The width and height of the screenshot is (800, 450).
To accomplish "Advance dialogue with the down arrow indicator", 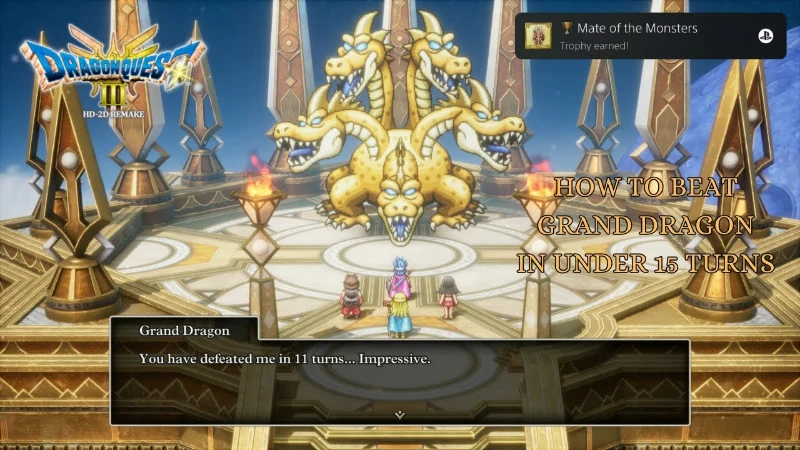I will pyautogui.click(x=399, y=414).
